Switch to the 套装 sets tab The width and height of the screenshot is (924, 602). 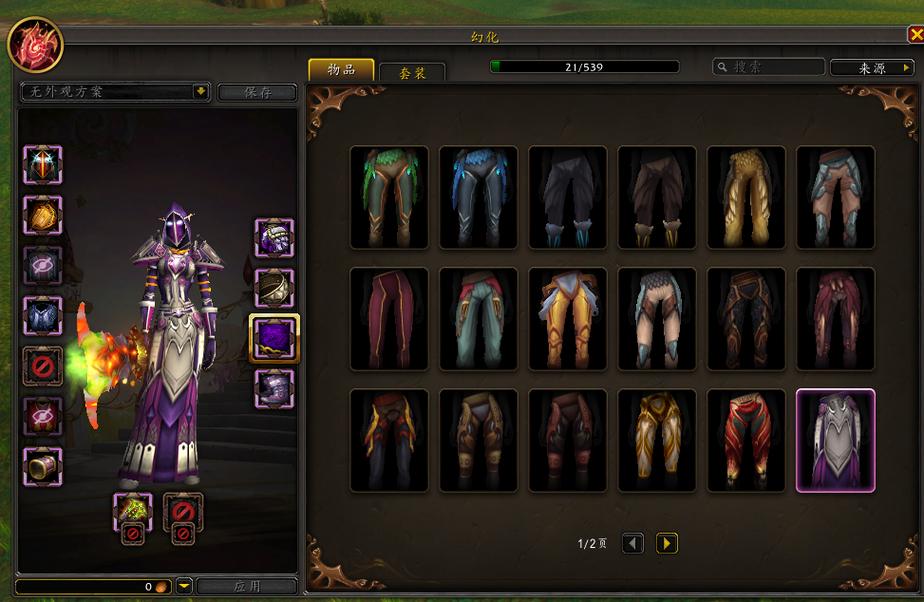tap(412, 72)
